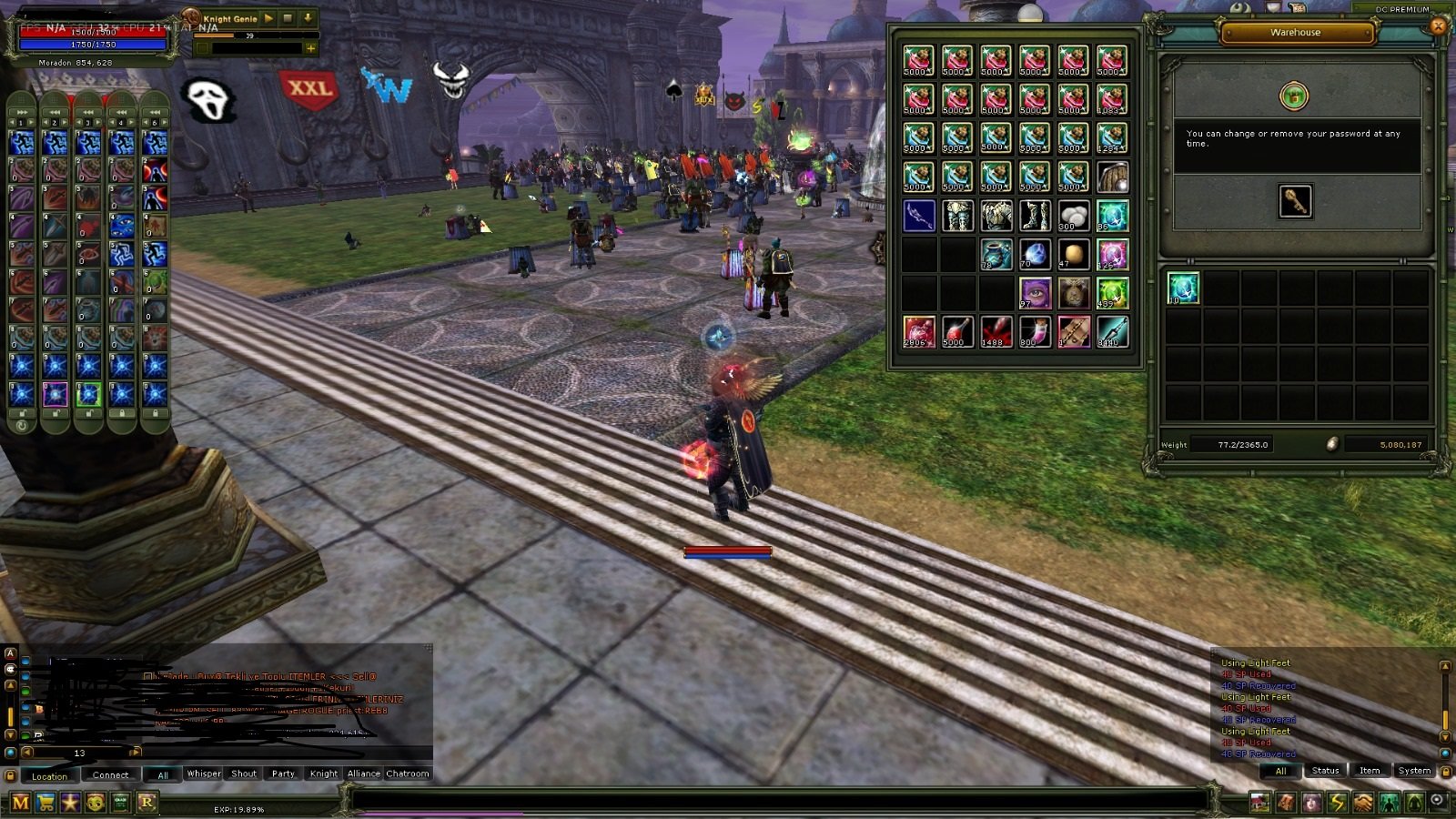The height and width of the screenshot is (819, 1456).
Task: Select the Alliance chat tab
Action: pyautogui.click(x=363, y=773)
